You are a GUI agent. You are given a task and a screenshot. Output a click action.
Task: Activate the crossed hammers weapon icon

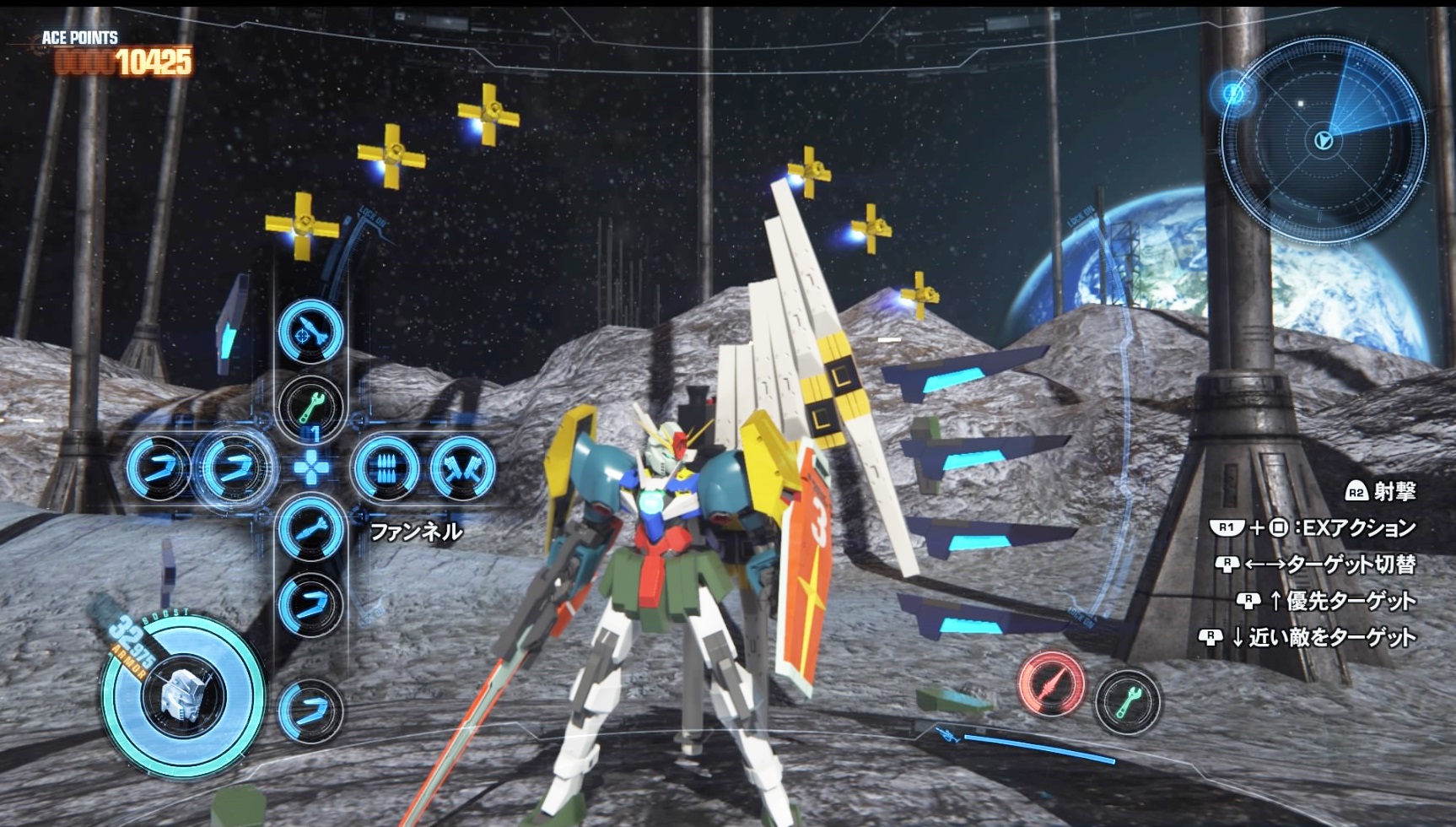click(x=462, y=468)
